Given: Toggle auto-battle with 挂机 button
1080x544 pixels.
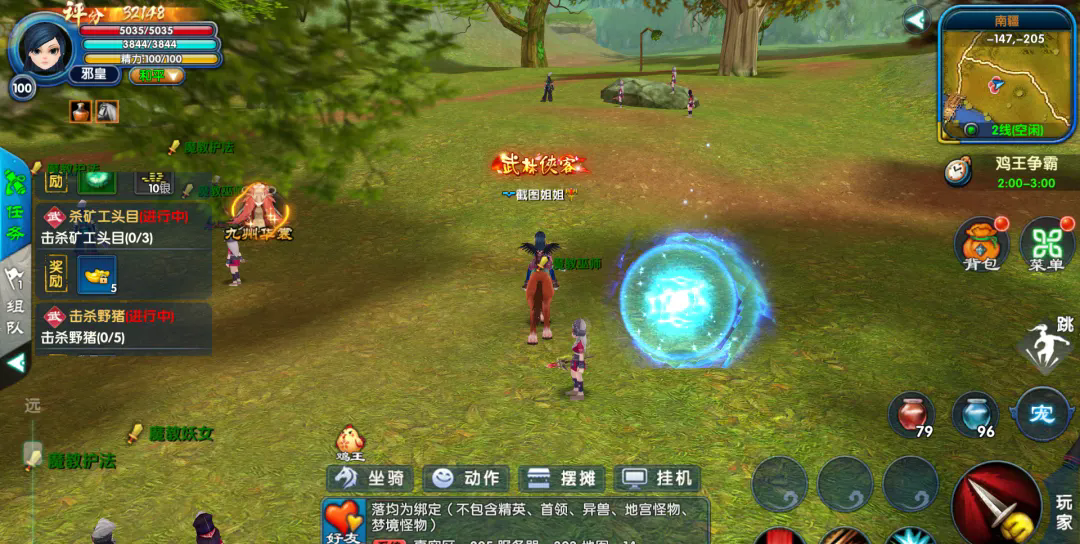Looking at the screenshot, I should coord(656,478).
